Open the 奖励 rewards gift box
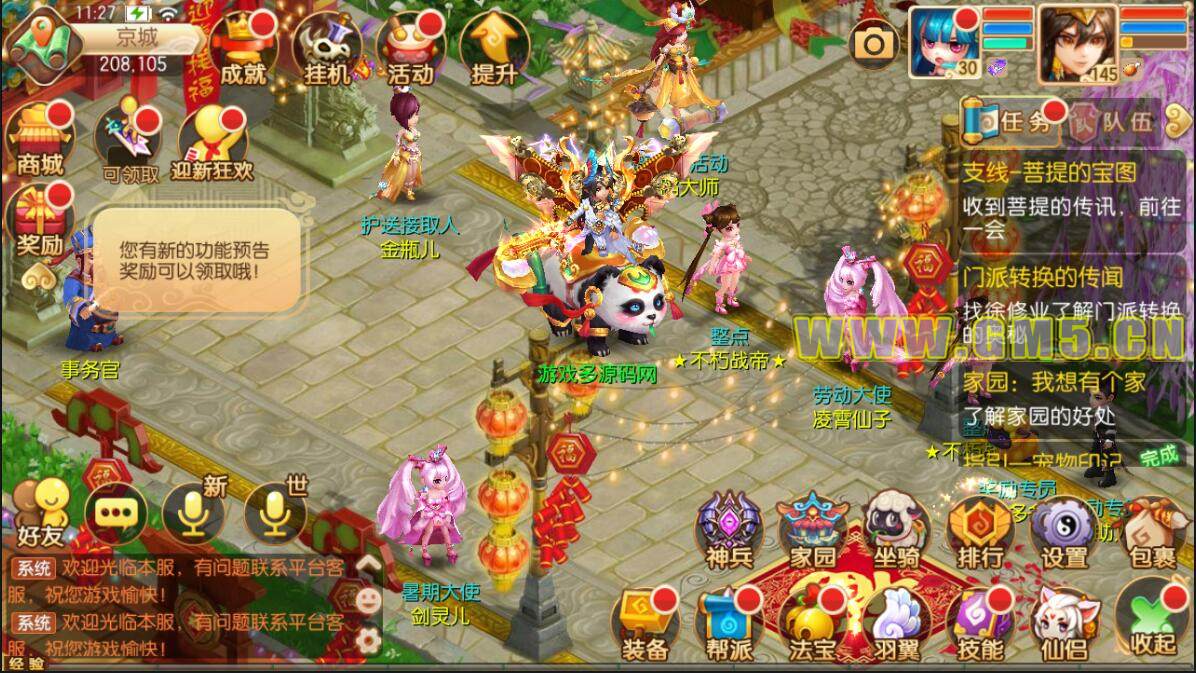The width and height of the screenshot is (1196, 673). click(x=40, y=218)
